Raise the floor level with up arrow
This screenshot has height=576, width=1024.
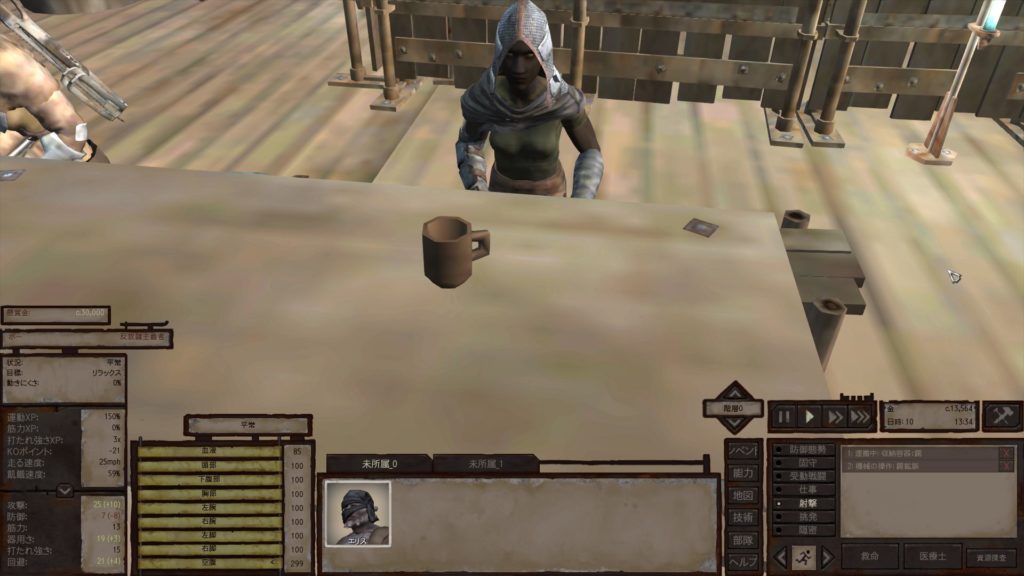click(735, 391)
